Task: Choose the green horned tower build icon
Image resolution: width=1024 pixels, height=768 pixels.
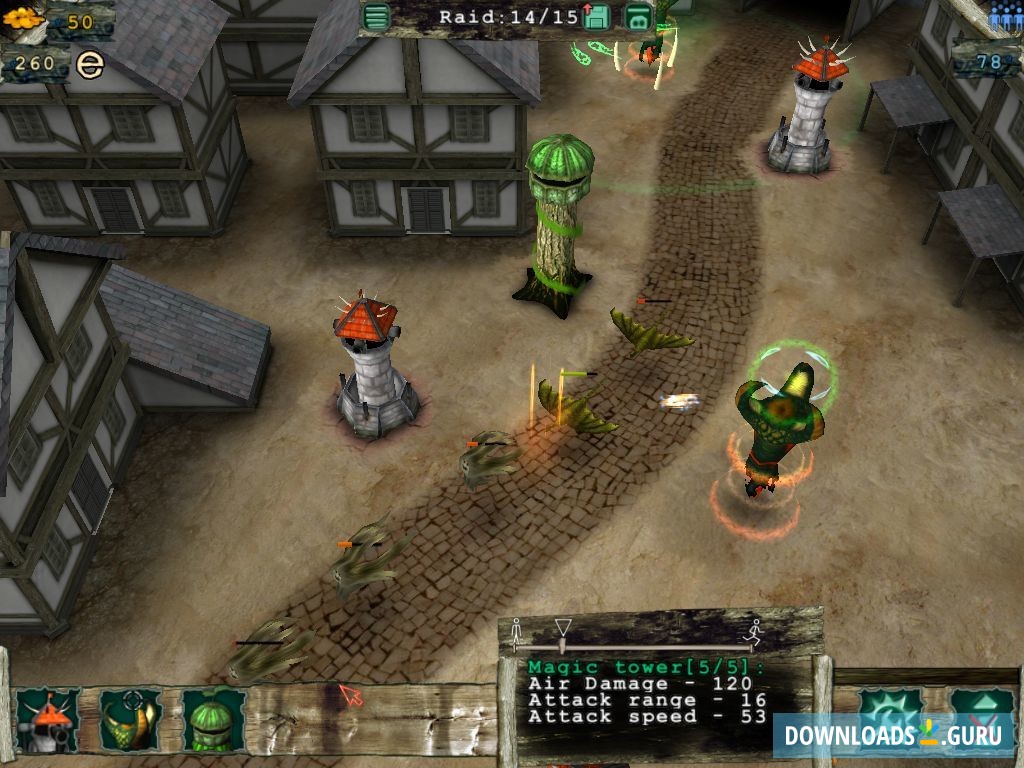Action: [130, 720]
